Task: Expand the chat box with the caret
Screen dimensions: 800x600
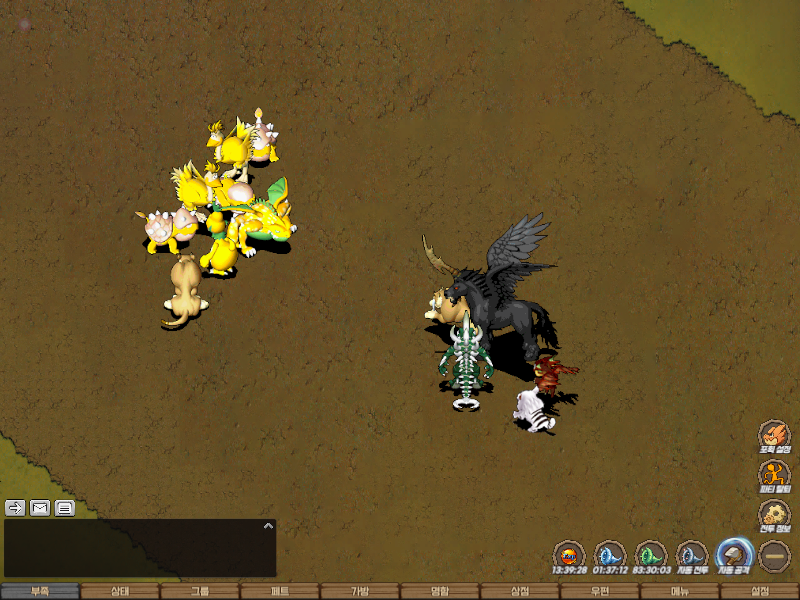Action: point(268,525)
